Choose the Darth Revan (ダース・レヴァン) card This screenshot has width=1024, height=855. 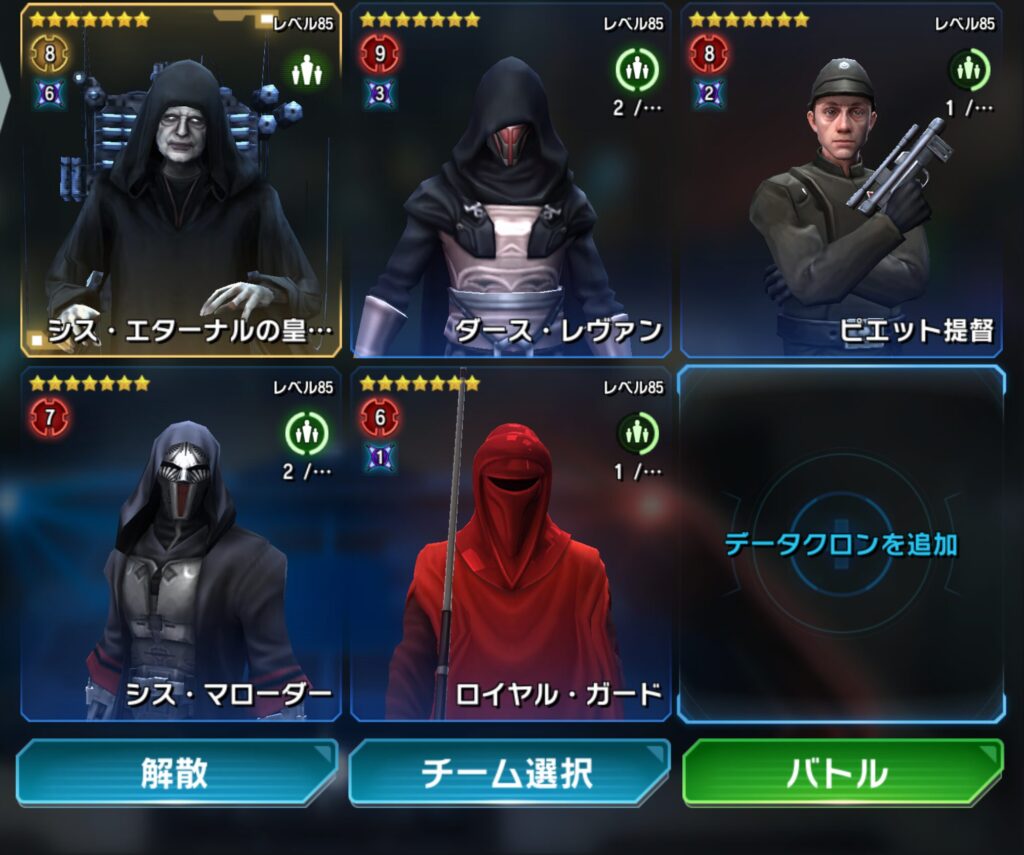pyautogui.click(x=511, y=190)
